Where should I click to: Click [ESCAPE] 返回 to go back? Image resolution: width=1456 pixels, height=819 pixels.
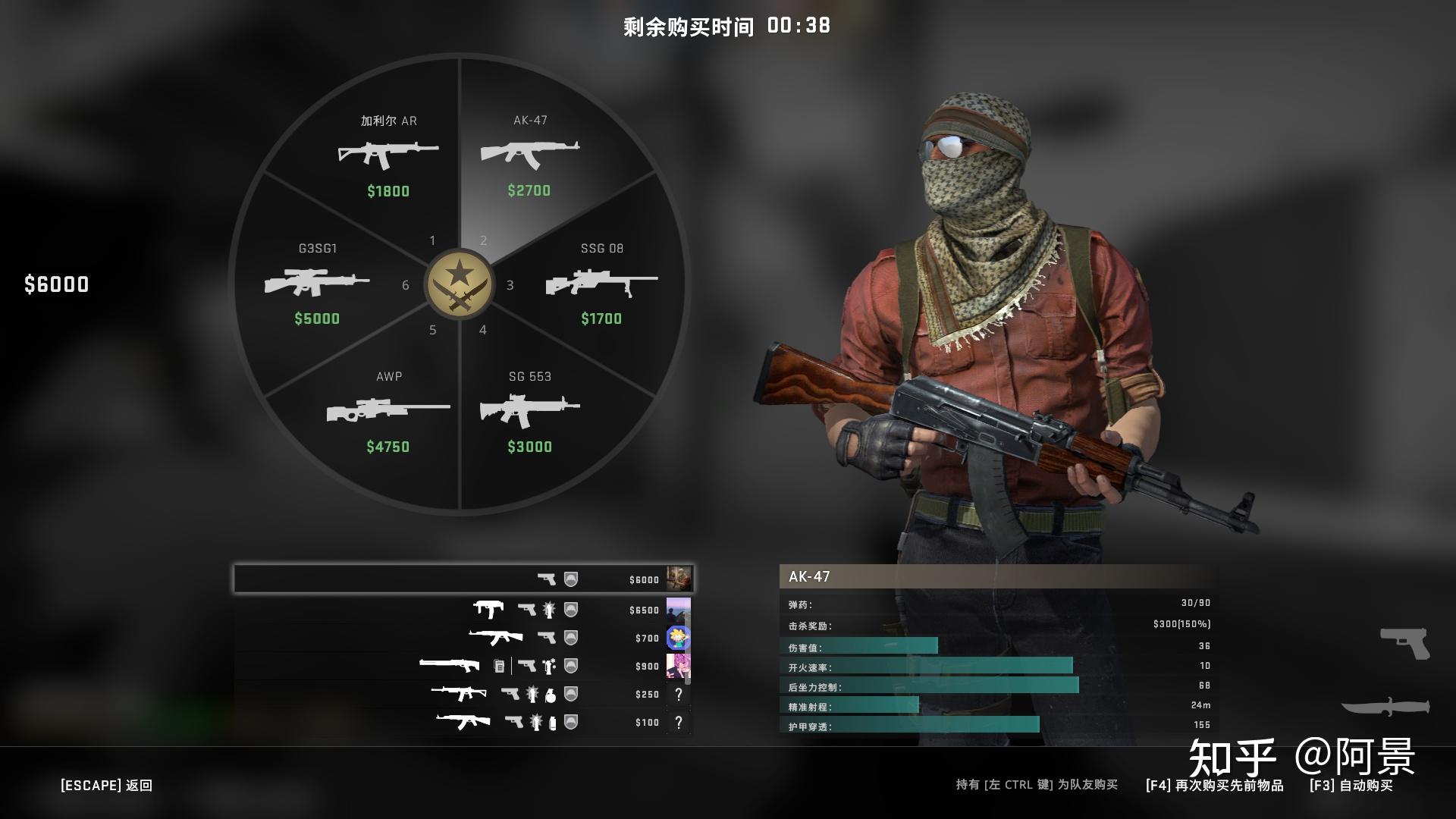coord(106,786)
